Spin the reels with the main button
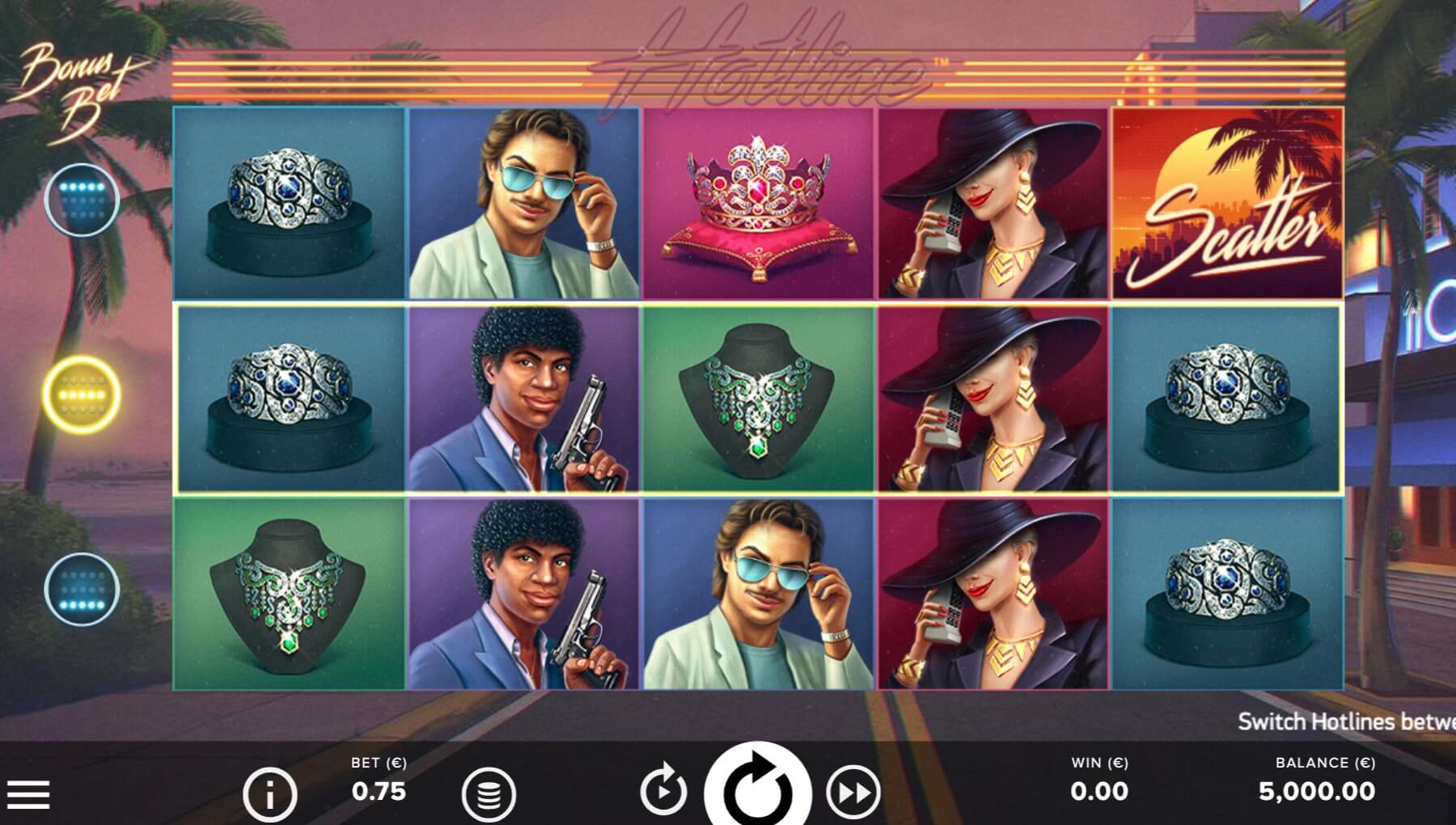This screenshot has width=1456, height=825. tap(757, 789)
